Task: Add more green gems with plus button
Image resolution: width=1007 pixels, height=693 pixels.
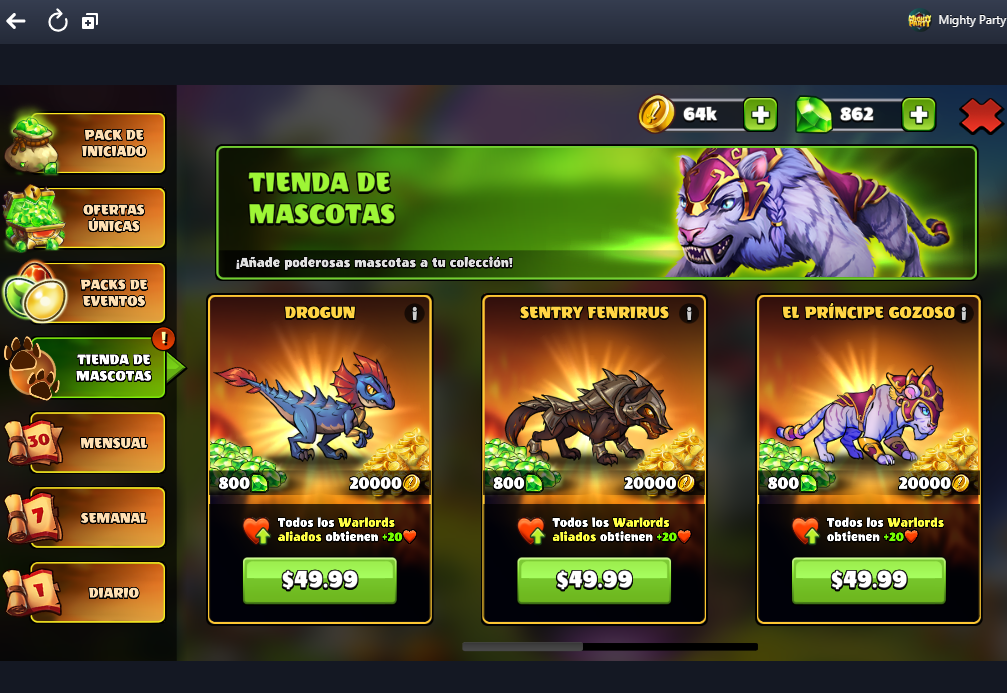Action: [x=918, y=115]
